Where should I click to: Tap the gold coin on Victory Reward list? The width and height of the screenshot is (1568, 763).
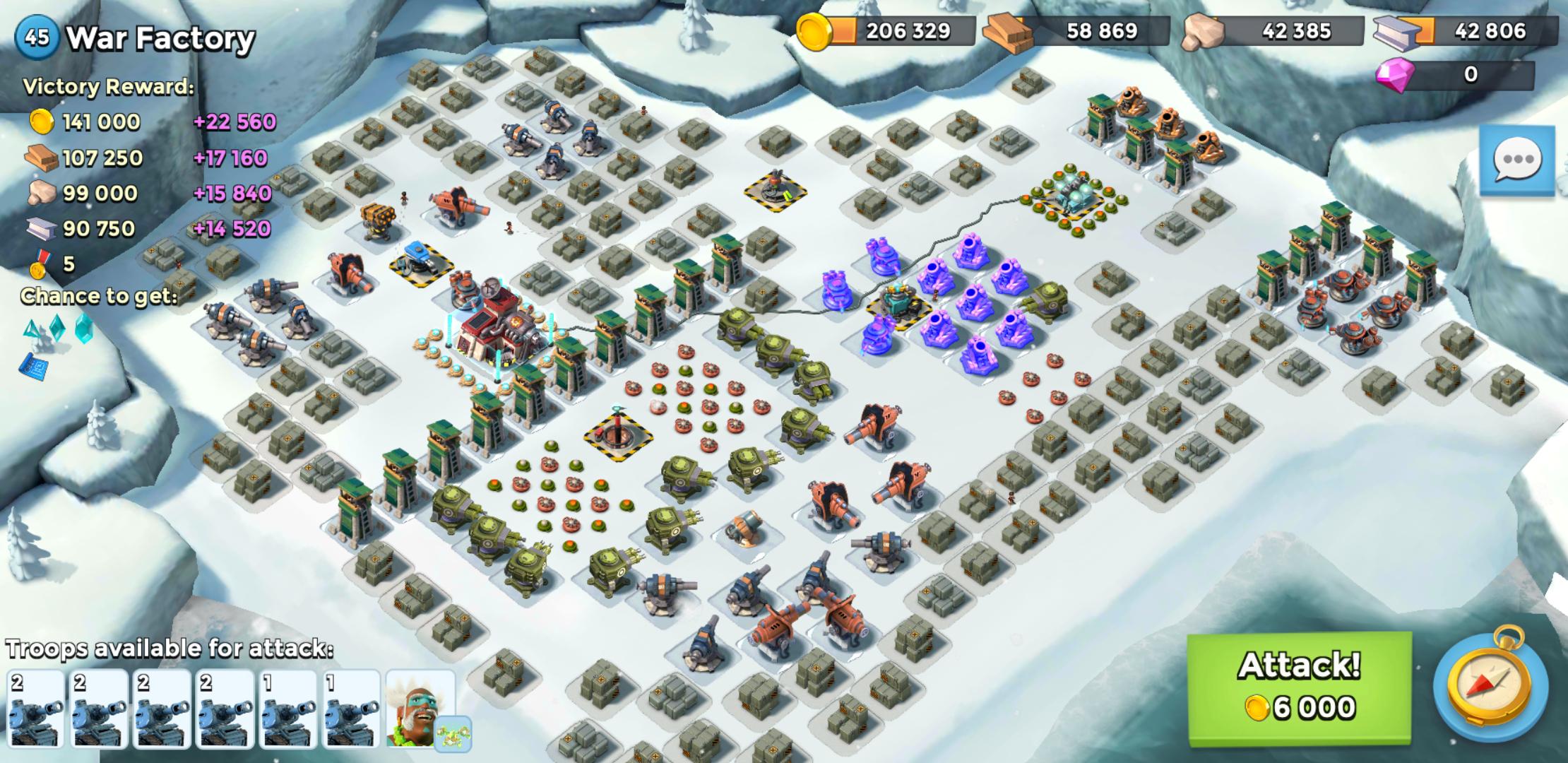(x=41, y=121)
